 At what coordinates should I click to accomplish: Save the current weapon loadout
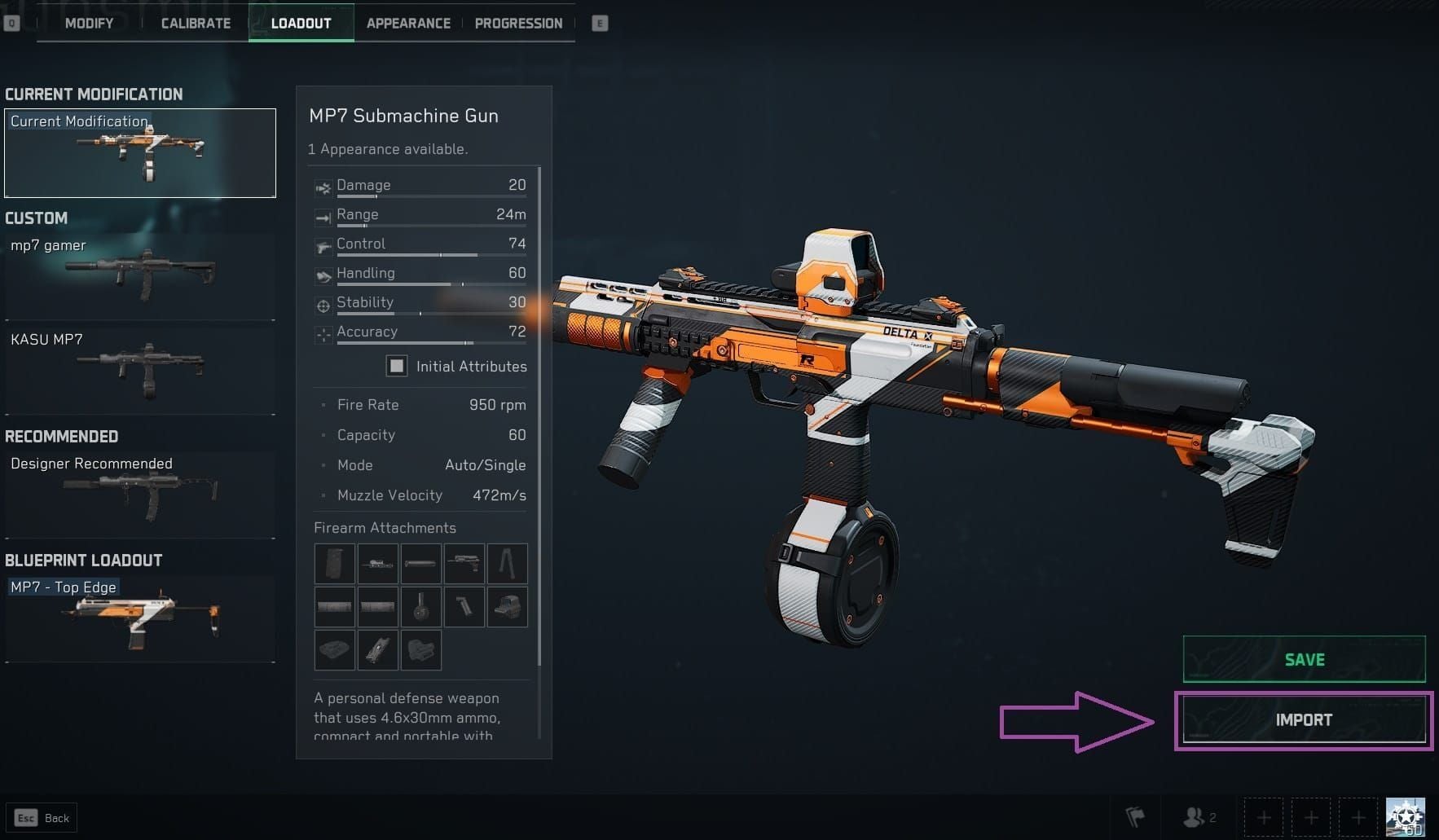(x=1304, y=659)
